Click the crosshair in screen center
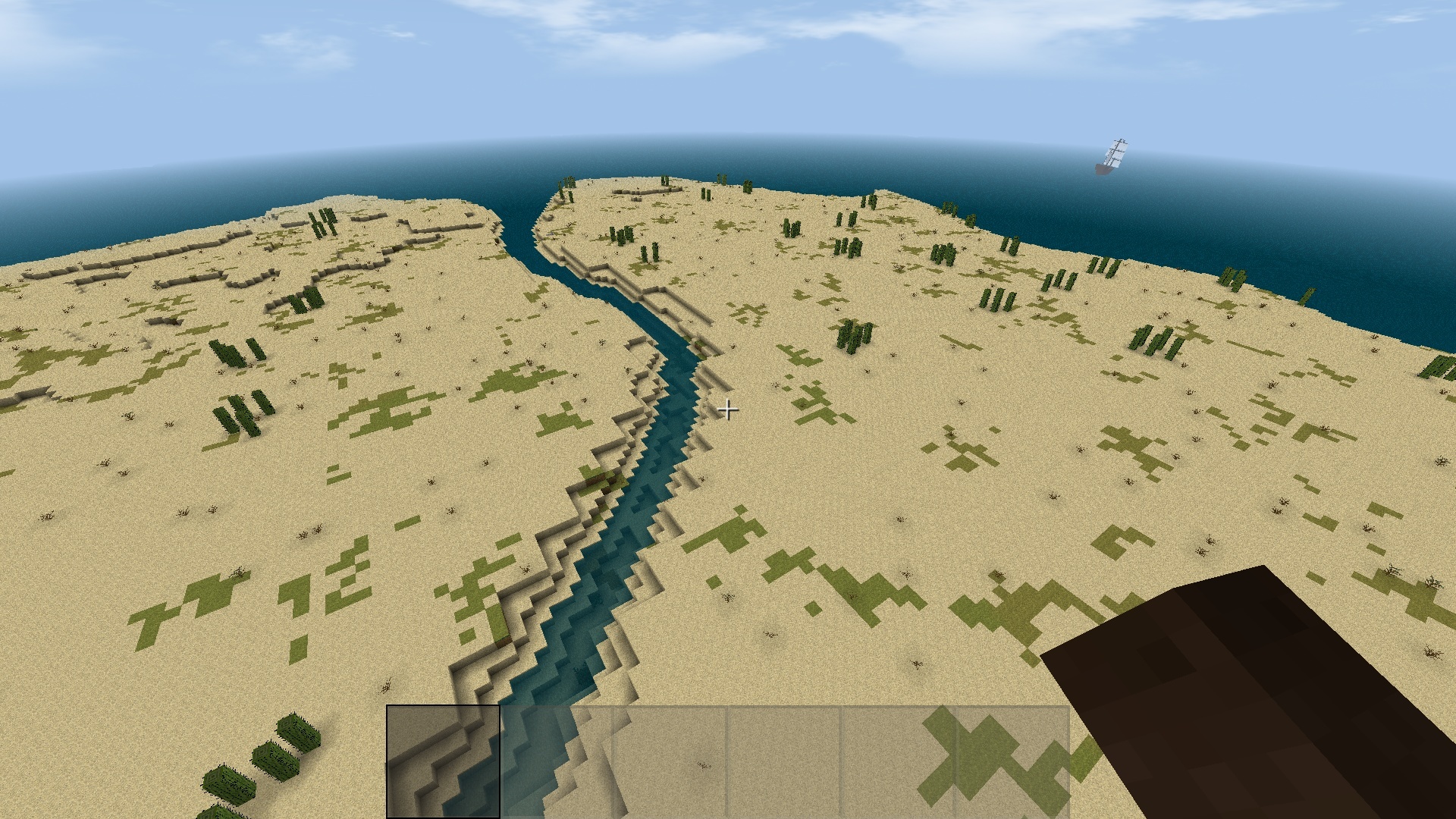 [730, 409]
